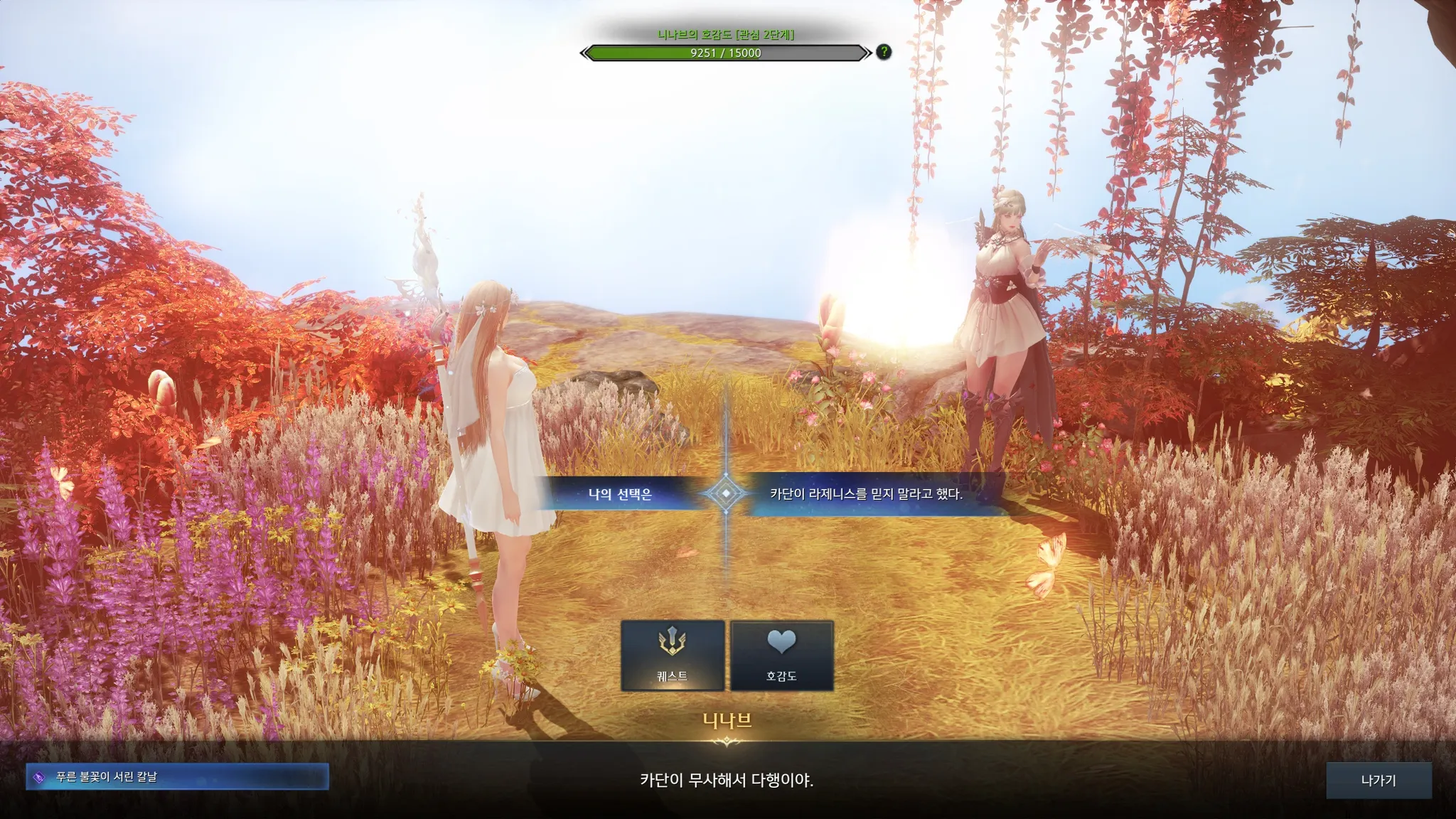The width and height of the screenshot is (1456, 819).
Task: Click the green question mark help icon
Action: tap(883, 52)
